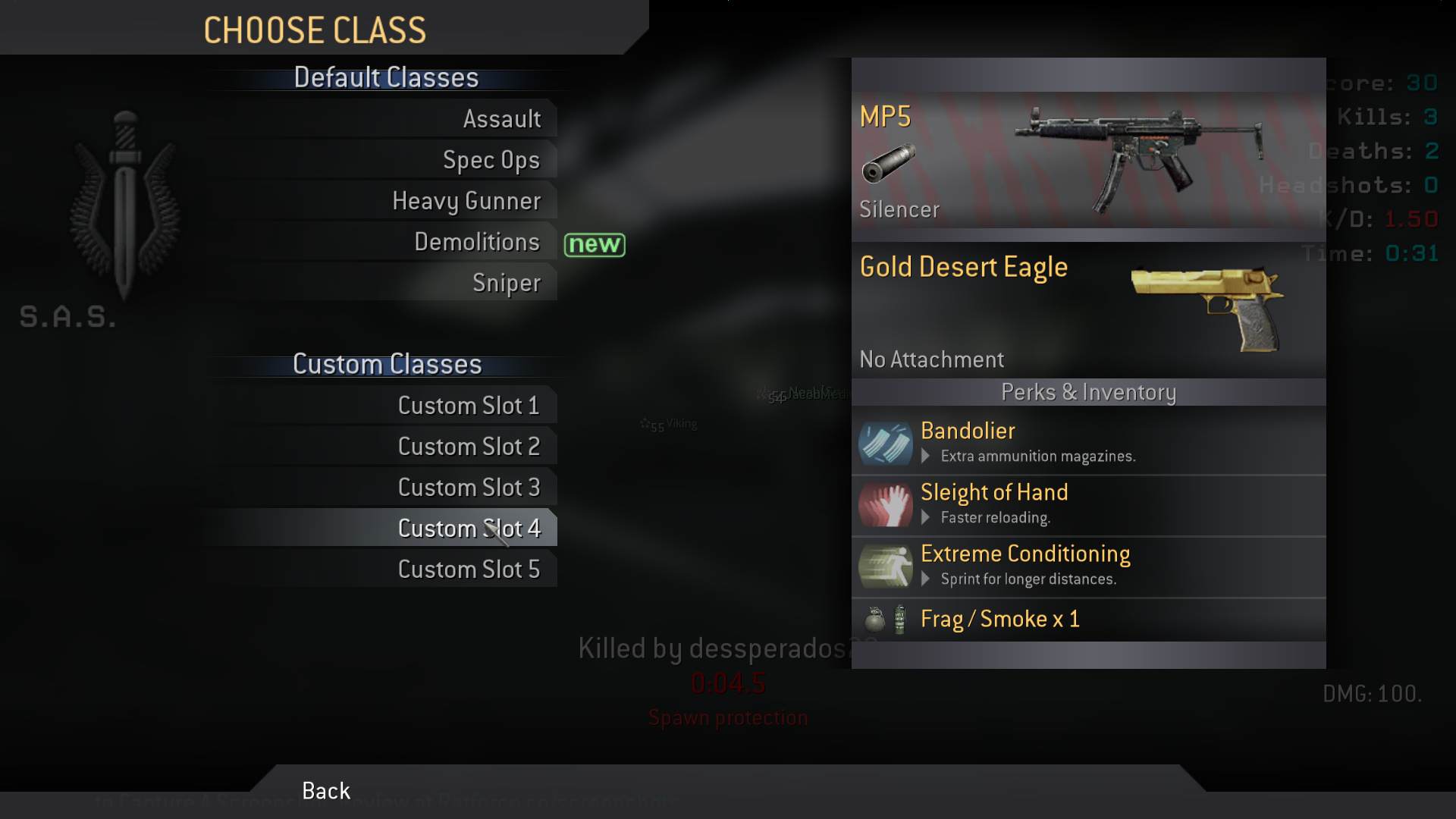Screen dimensions: 1456x819
Task: Choose the Spec Ops class
Action: tap(491, 160)
